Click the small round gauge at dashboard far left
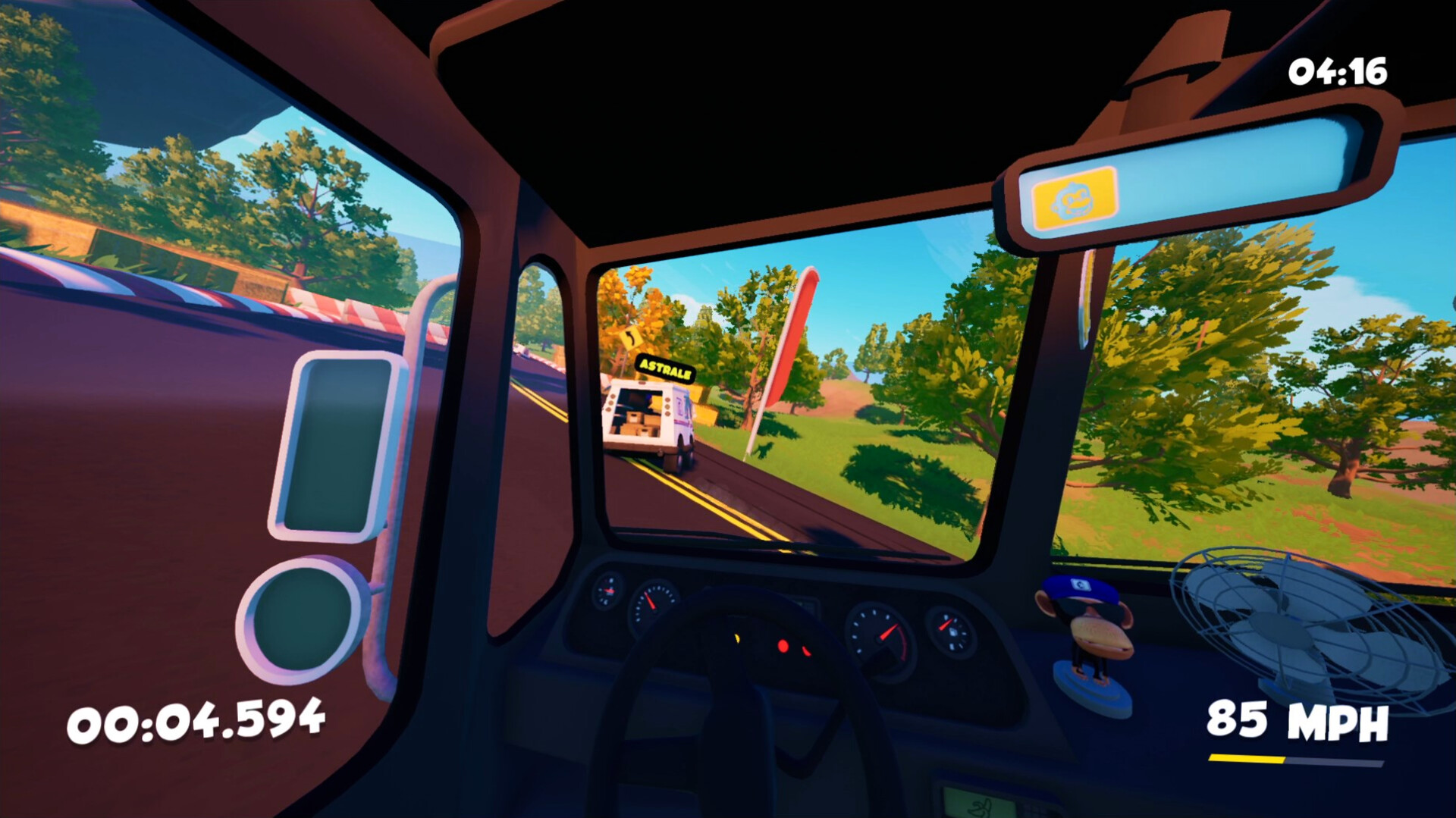The width and height of the screenshot is (1456, 818). tap(608, 591)
